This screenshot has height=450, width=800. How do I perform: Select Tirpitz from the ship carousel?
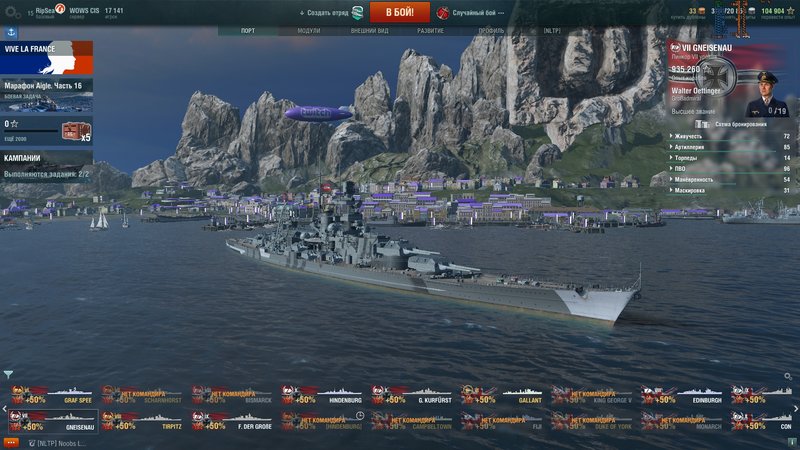pyautogui.click(x=144, y=421)
